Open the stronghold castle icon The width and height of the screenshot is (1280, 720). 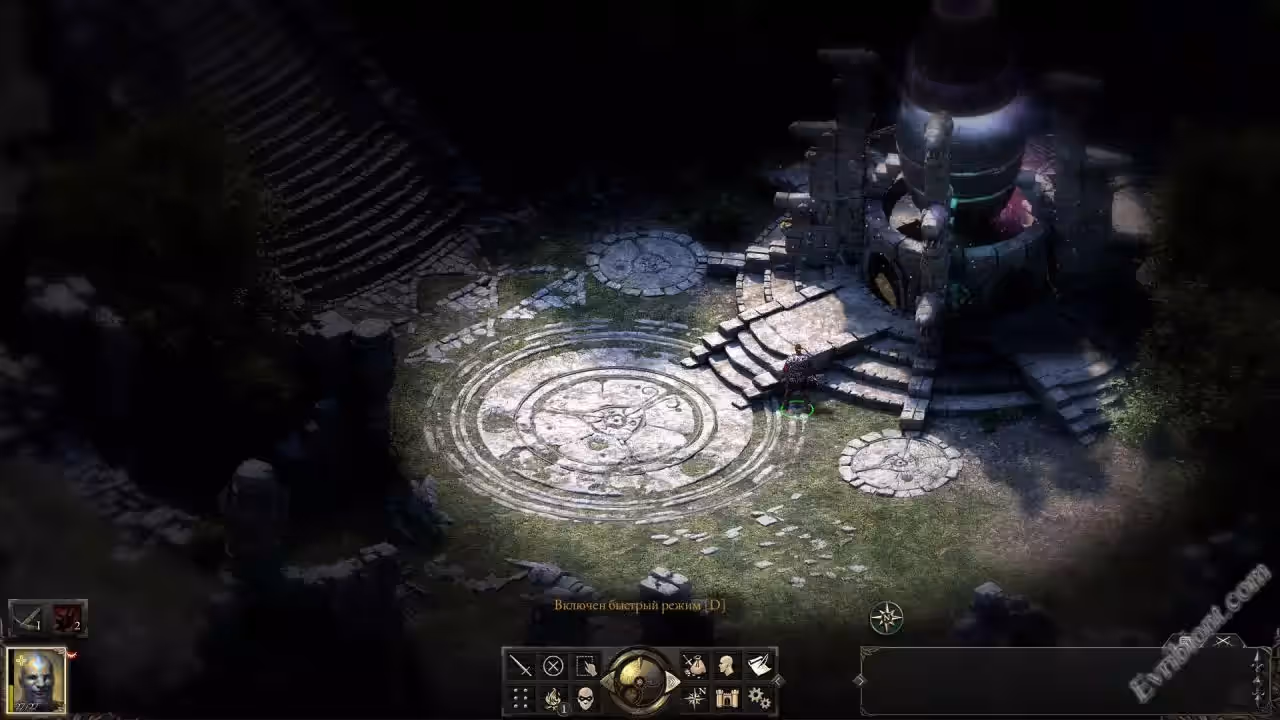(727, 698)
